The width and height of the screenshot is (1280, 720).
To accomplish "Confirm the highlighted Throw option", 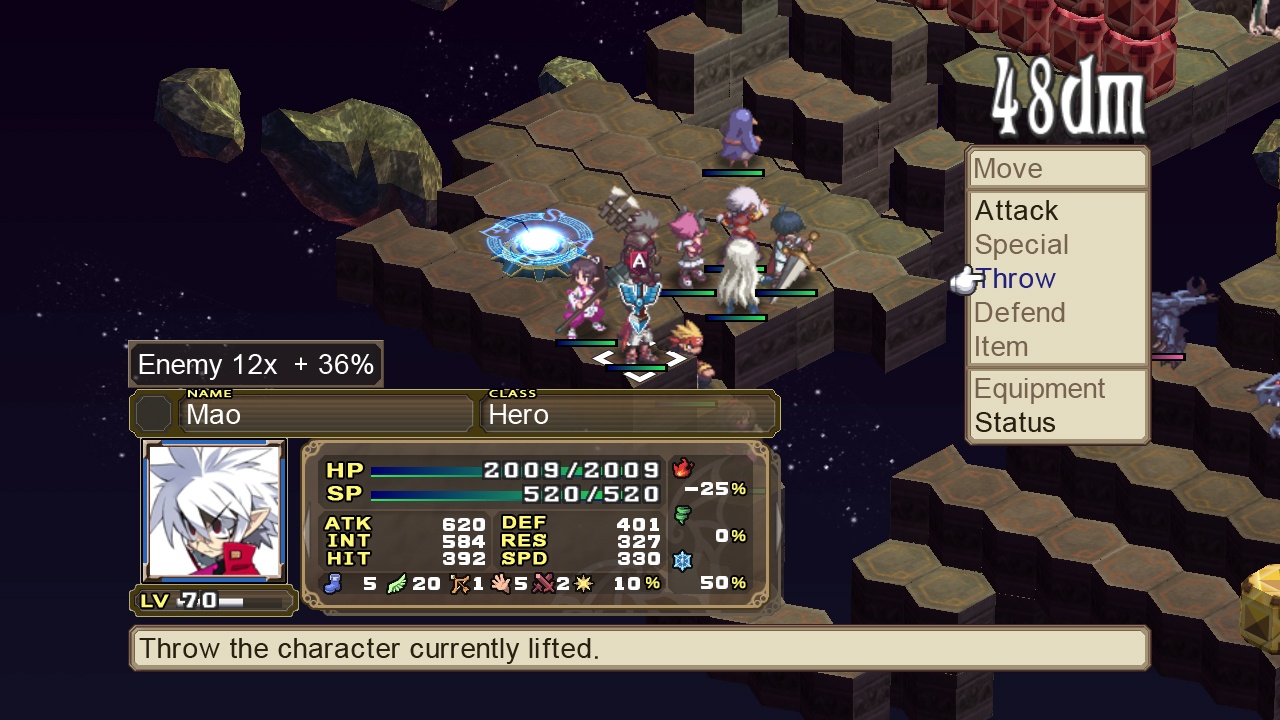I will coord(1015,278).
